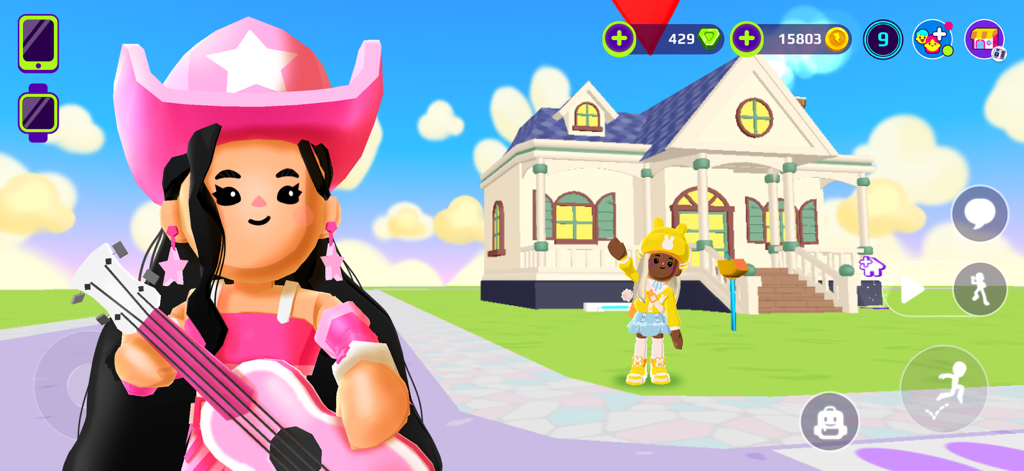Open the level 9 badge
Viewport: 1024px width, 471px height.
point(883,40)
